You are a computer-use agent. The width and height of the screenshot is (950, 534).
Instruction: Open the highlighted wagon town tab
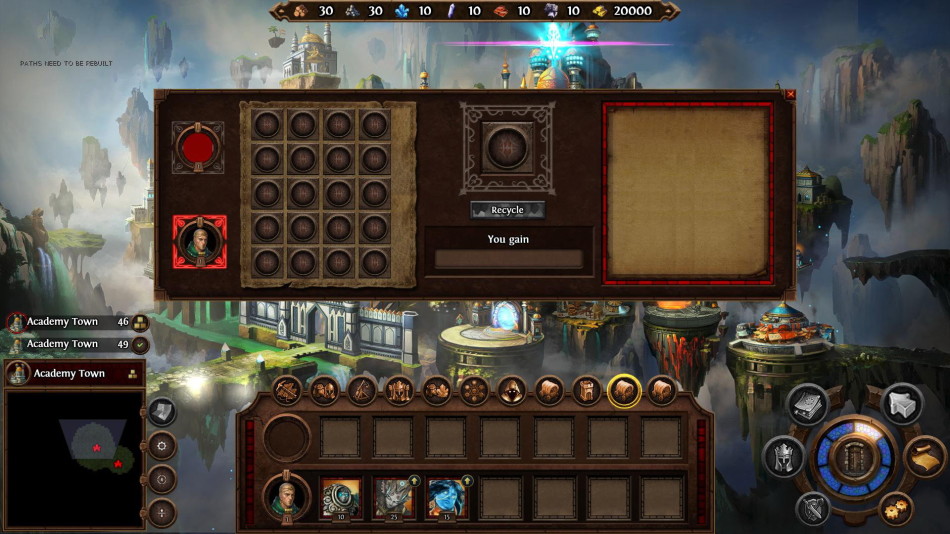624,390
